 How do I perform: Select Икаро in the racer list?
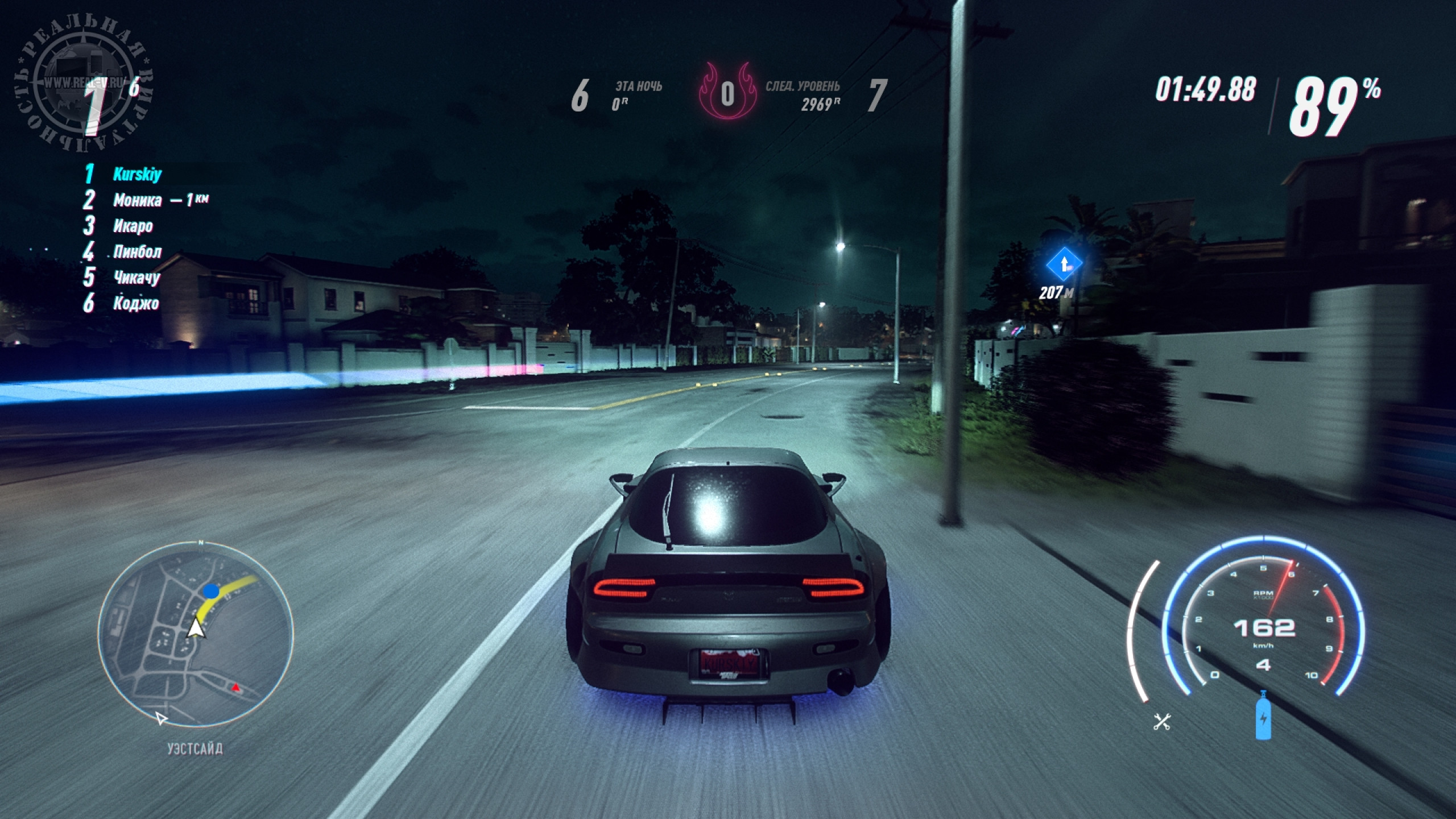pos(133,226)
